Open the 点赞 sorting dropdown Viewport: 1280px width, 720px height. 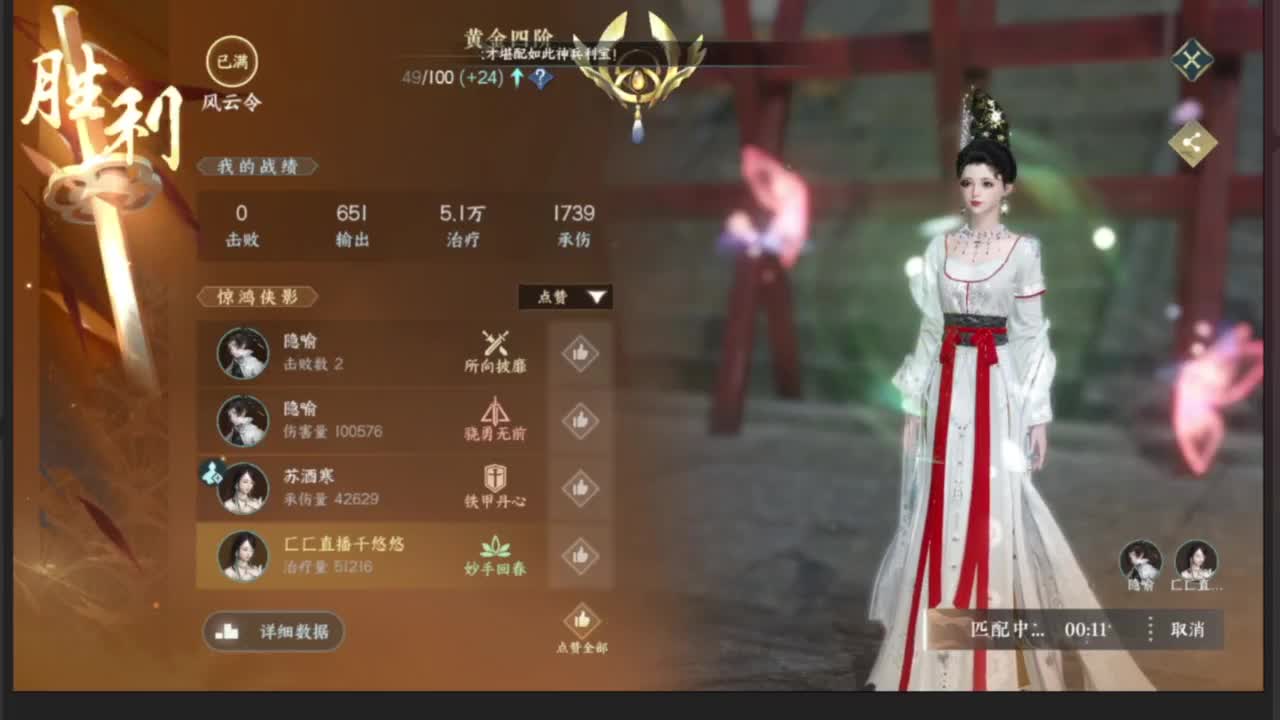coord(565,297)
